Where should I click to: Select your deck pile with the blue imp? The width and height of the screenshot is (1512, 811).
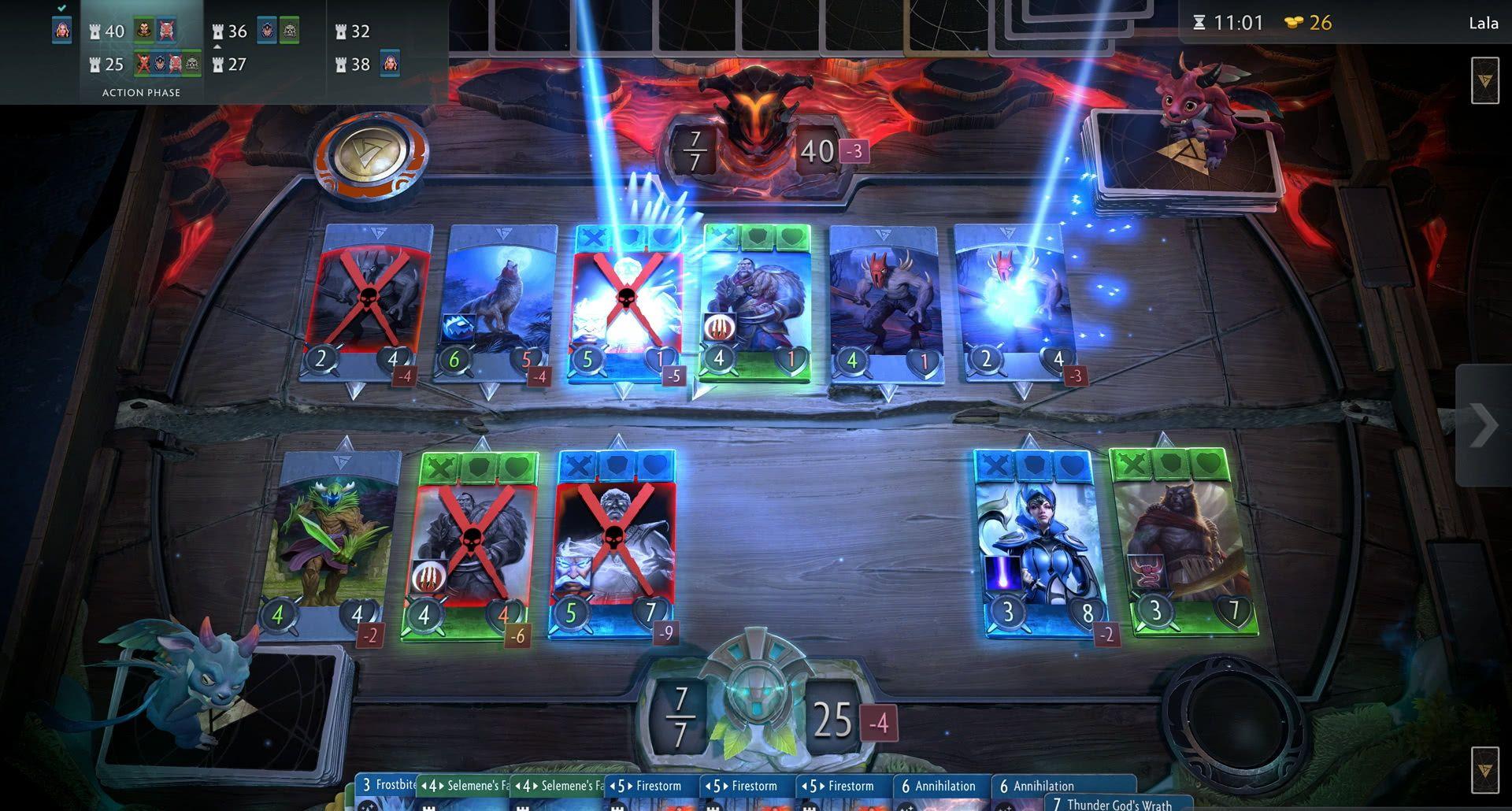coord(228,709)
